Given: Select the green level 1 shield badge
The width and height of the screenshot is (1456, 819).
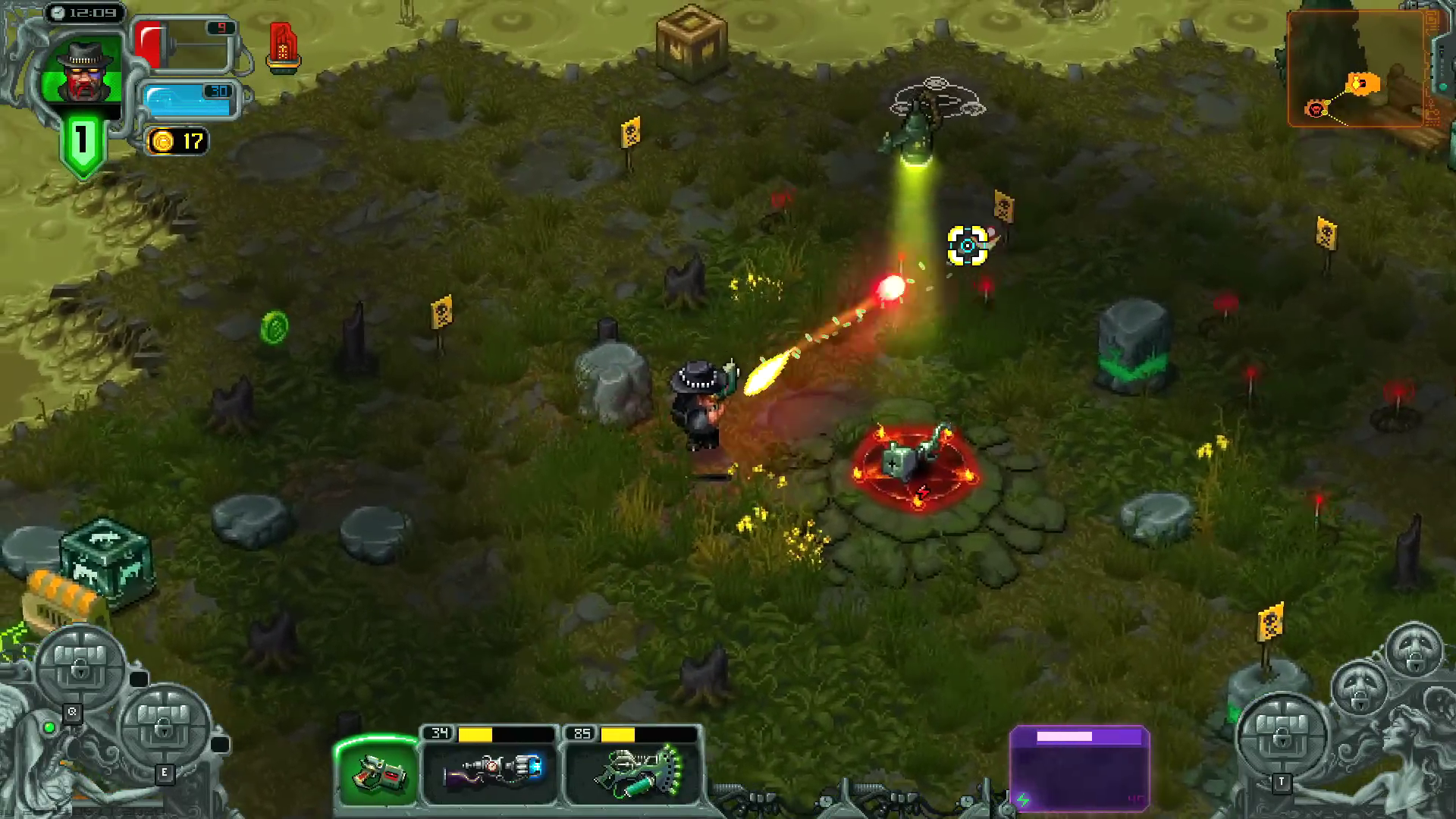Looking at the screenshot, I should point(82,144).
